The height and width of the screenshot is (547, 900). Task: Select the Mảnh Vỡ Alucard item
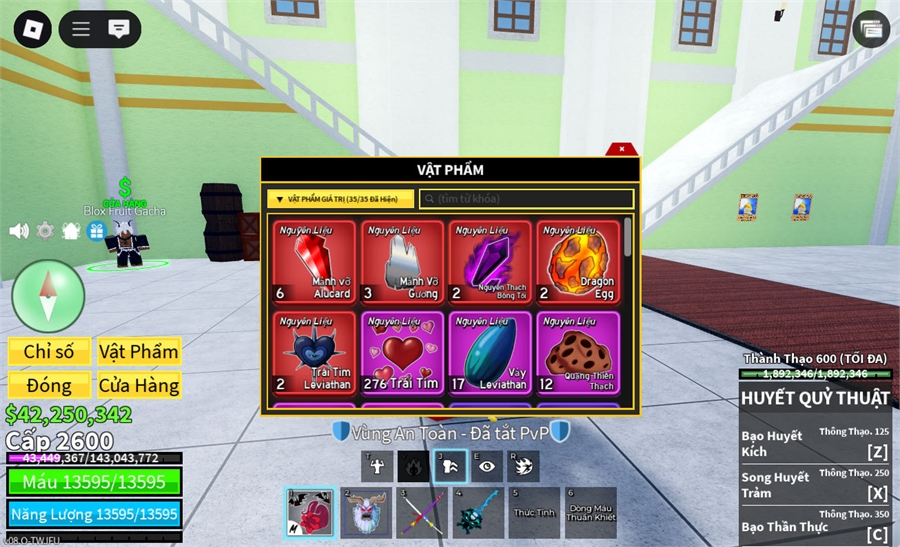315,262
